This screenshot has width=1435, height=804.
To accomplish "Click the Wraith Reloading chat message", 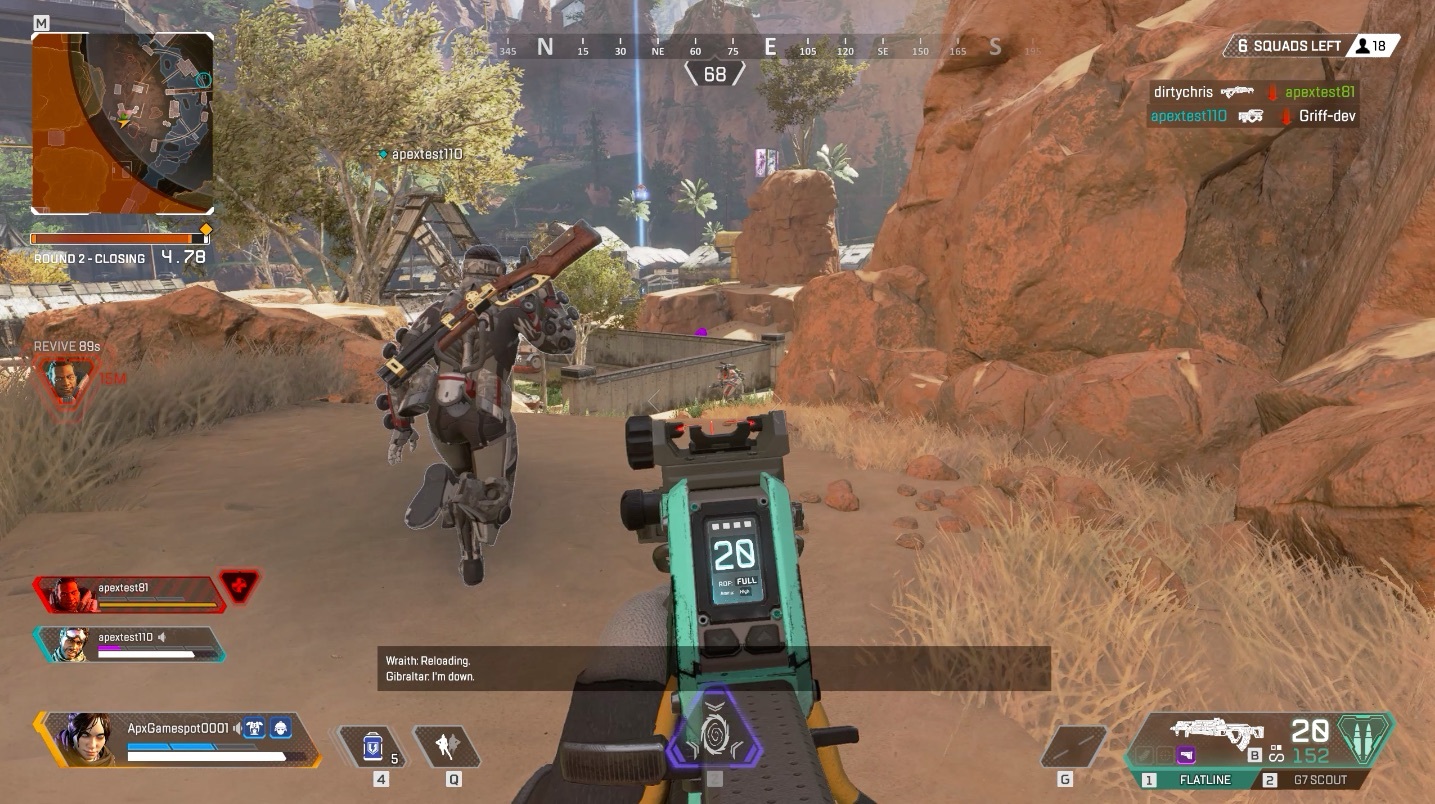I will [x=430, y=661].
